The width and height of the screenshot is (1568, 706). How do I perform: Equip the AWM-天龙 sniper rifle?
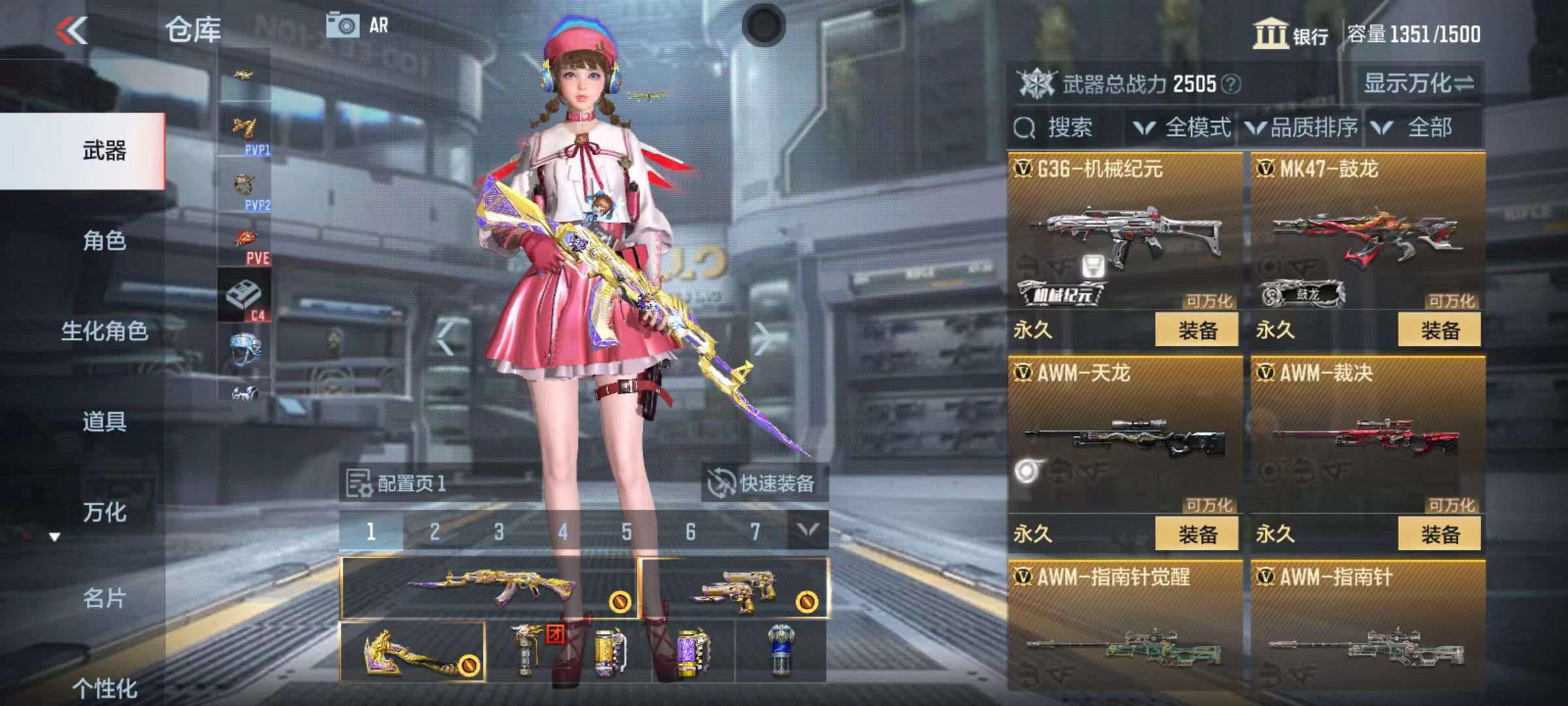1196,534
